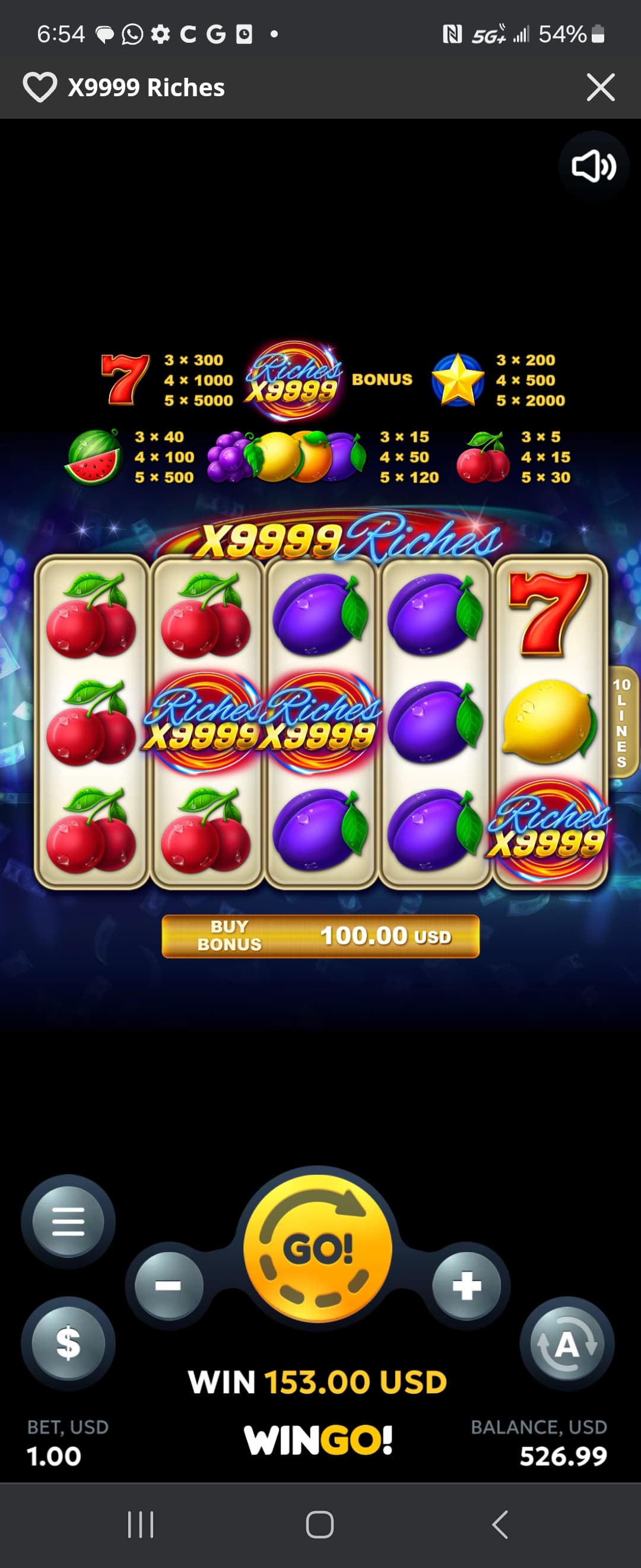Toggle the sound speaker icon
The width and height of the screenshot is (641, 1568).
(593, 166)
